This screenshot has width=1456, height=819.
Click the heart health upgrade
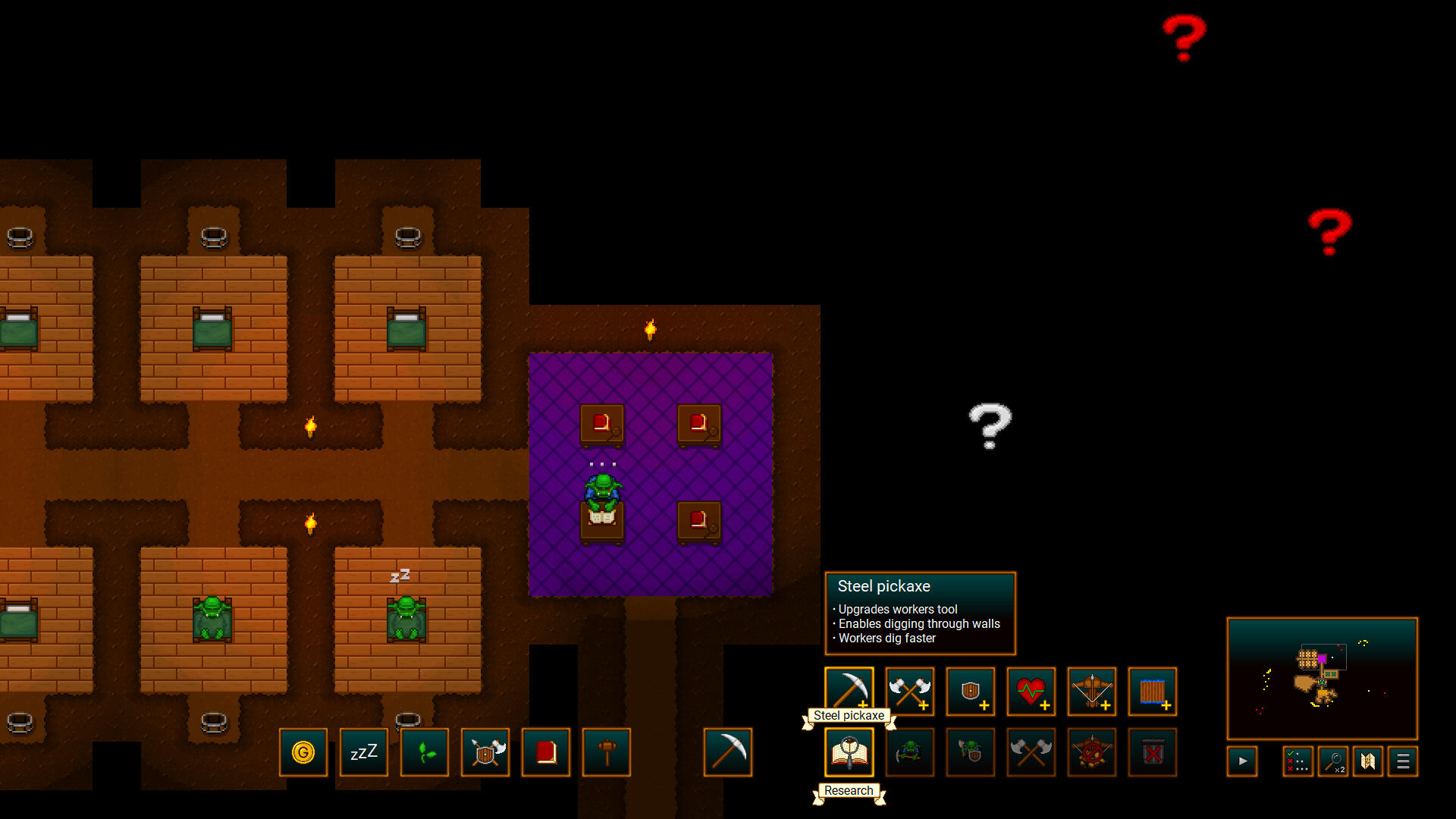(x=1031, y=692)
